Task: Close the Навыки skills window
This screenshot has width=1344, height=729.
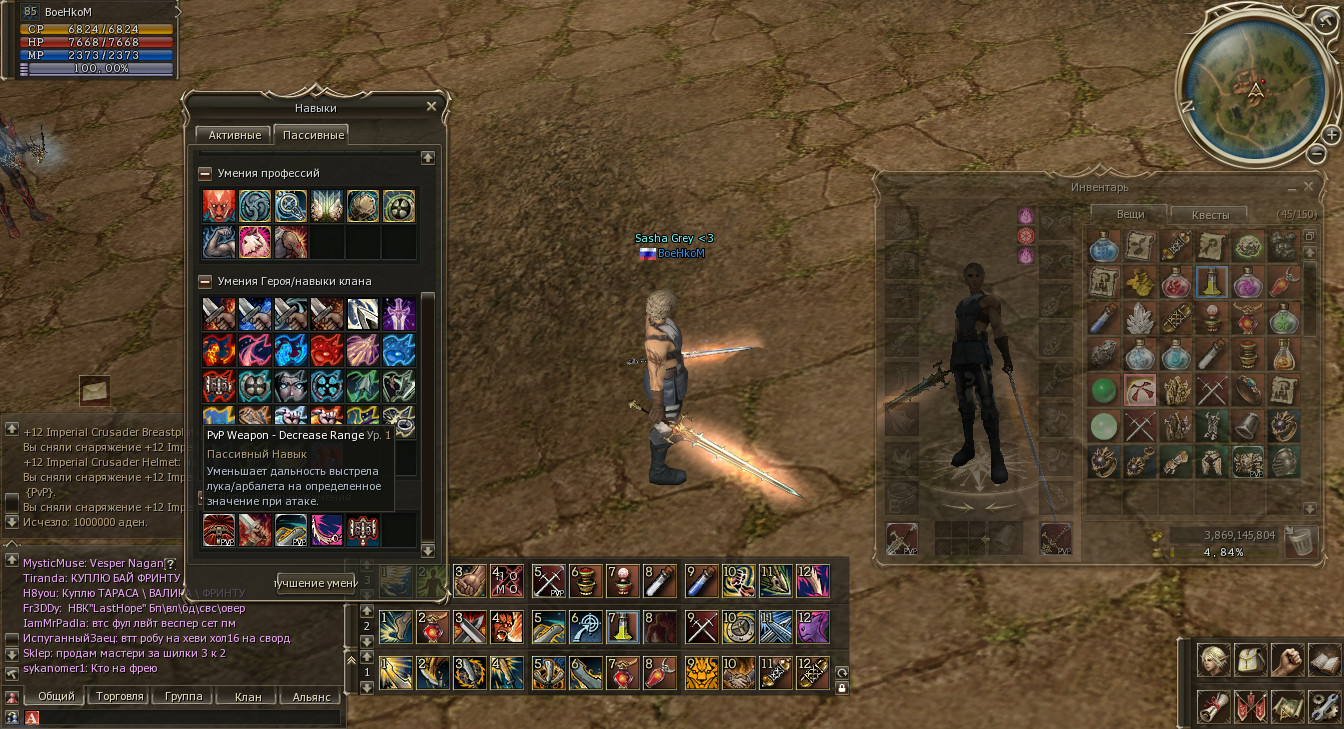Action: coord(432,106)
